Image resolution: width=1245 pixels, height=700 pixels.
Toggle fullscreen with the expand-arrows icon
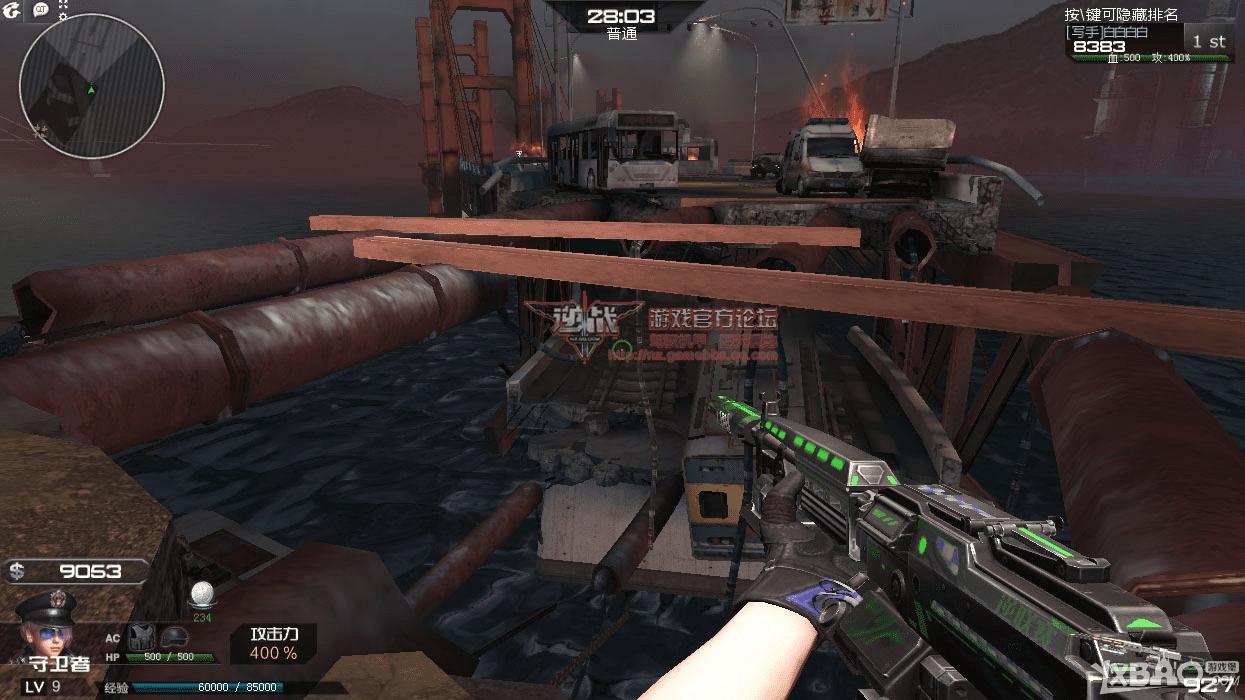click(x=64, y=4)
